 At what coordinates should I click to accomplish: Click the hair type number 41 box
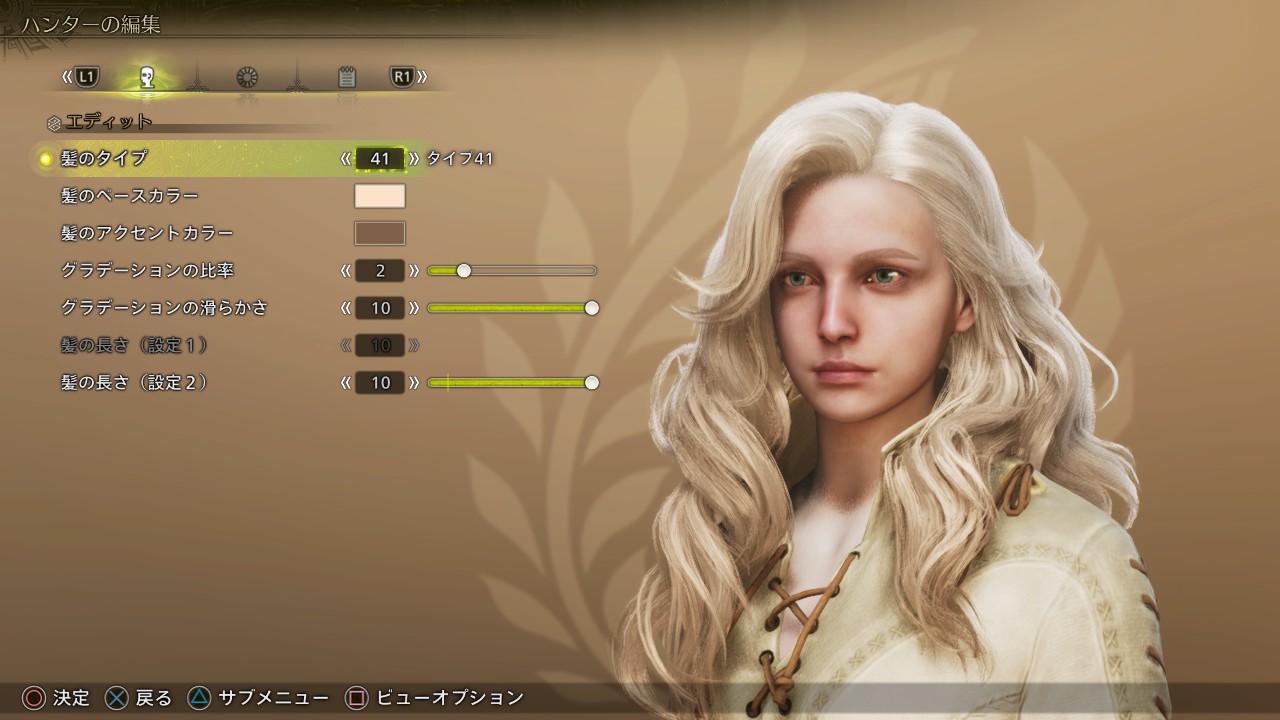(x=380, y=158)
